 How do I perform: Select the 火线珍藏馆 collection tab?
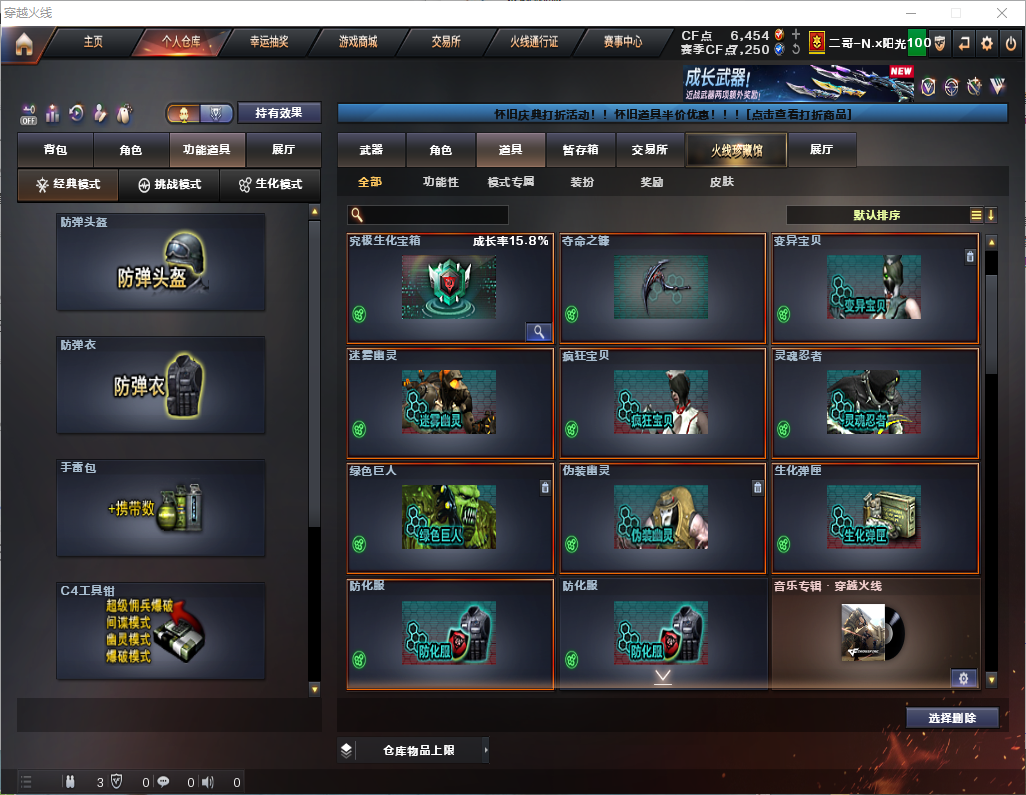735,150
